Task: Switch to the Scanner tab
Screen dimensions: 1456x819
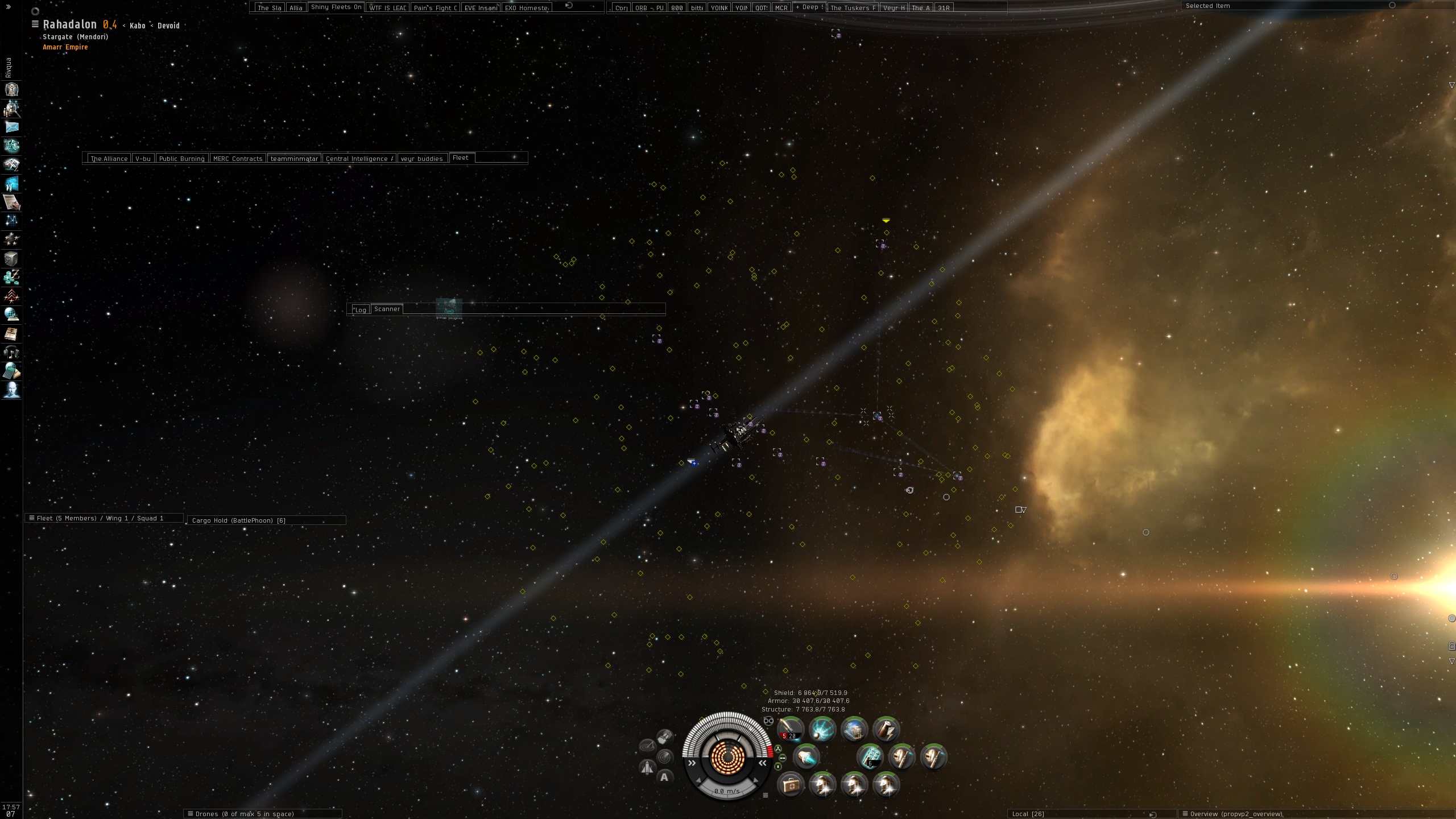Action: point(387,309)
